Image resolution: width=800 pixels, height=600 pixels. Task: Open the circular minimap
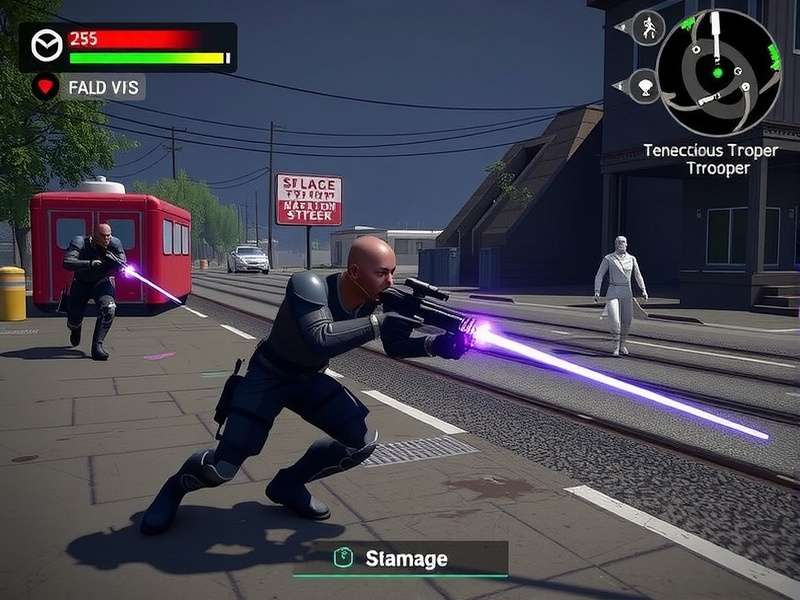(717, 72)
